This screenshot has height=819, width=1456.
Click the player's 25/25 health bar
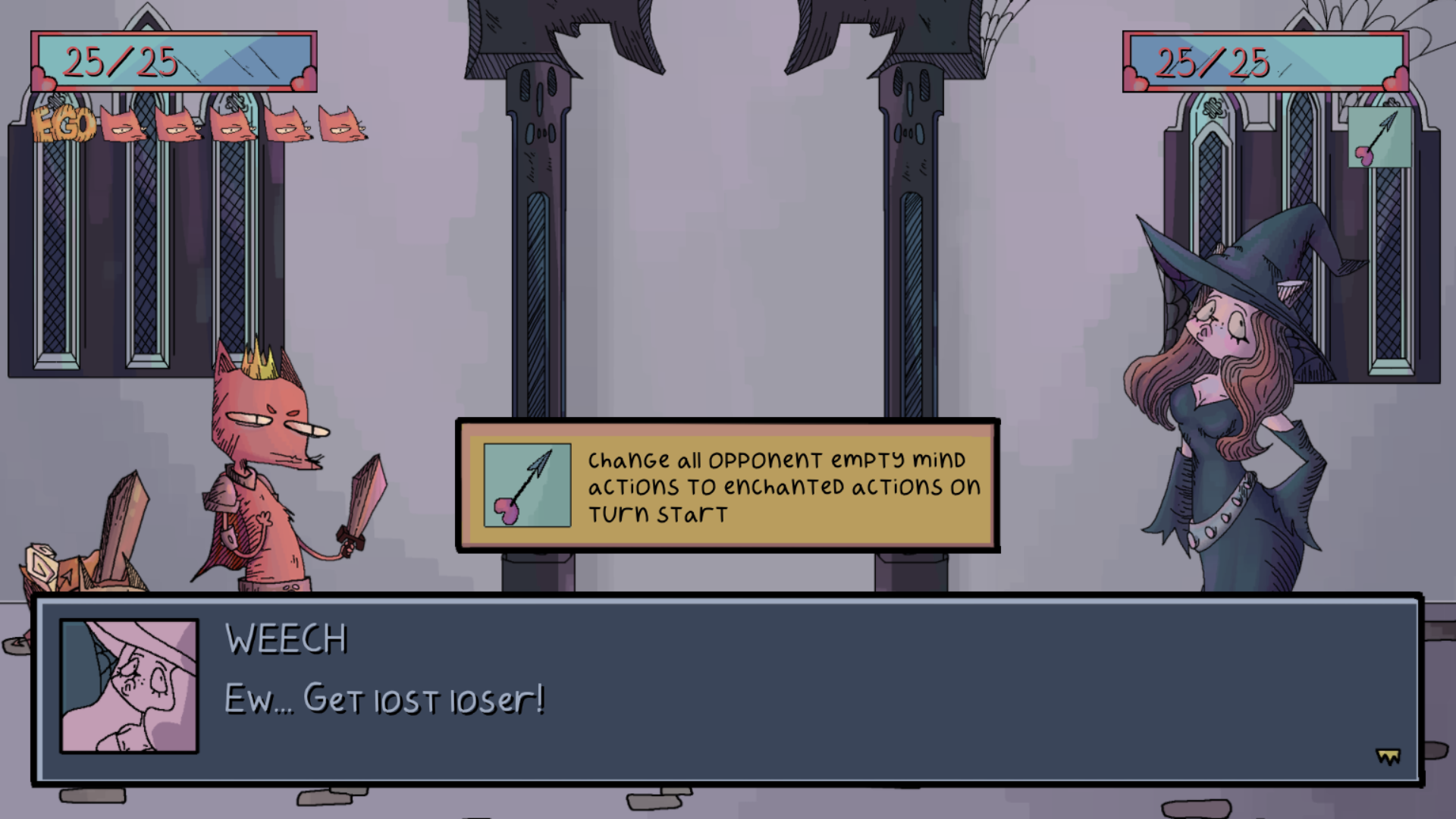pos(173,62)
